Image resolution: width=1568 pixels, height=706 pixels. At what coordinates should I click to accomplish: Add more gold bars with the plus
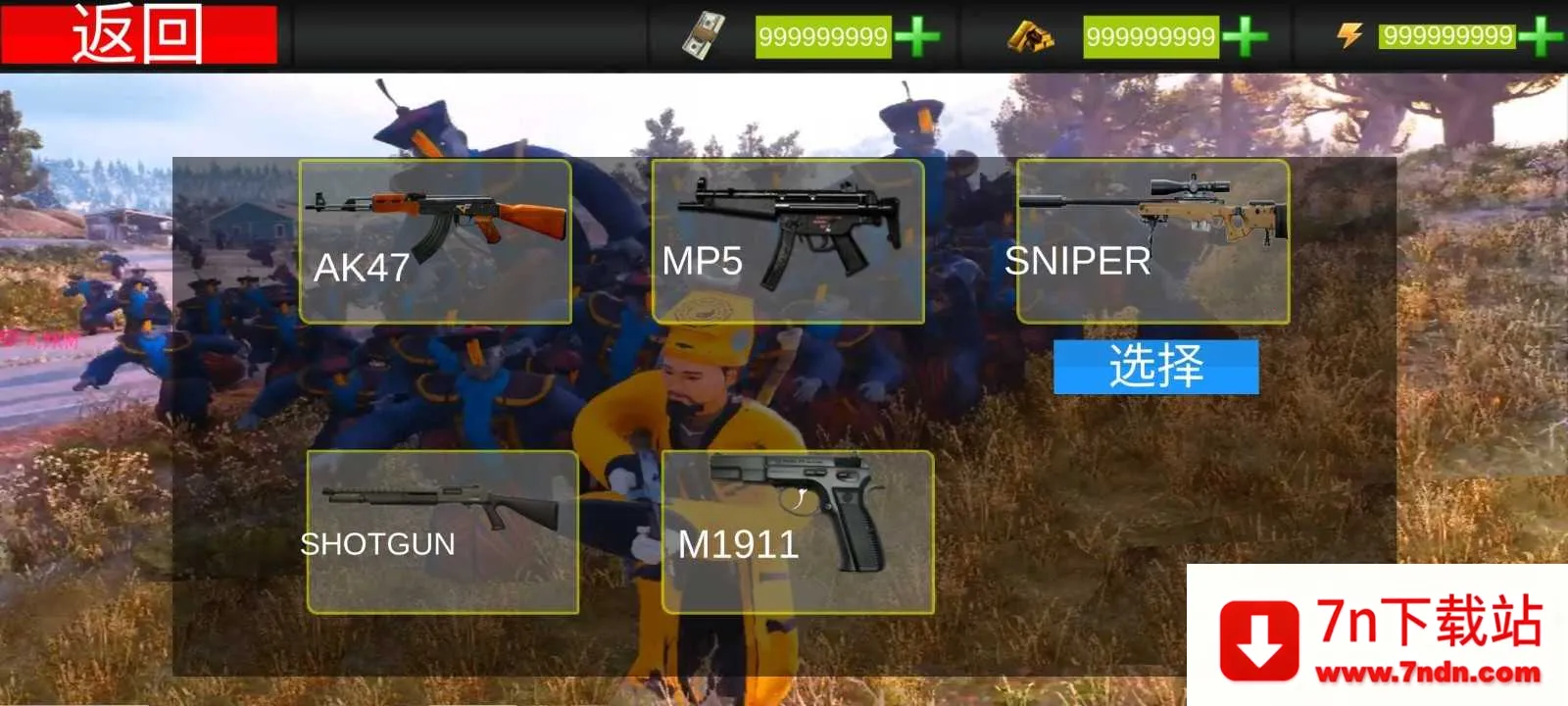[x=1245, y=37]
